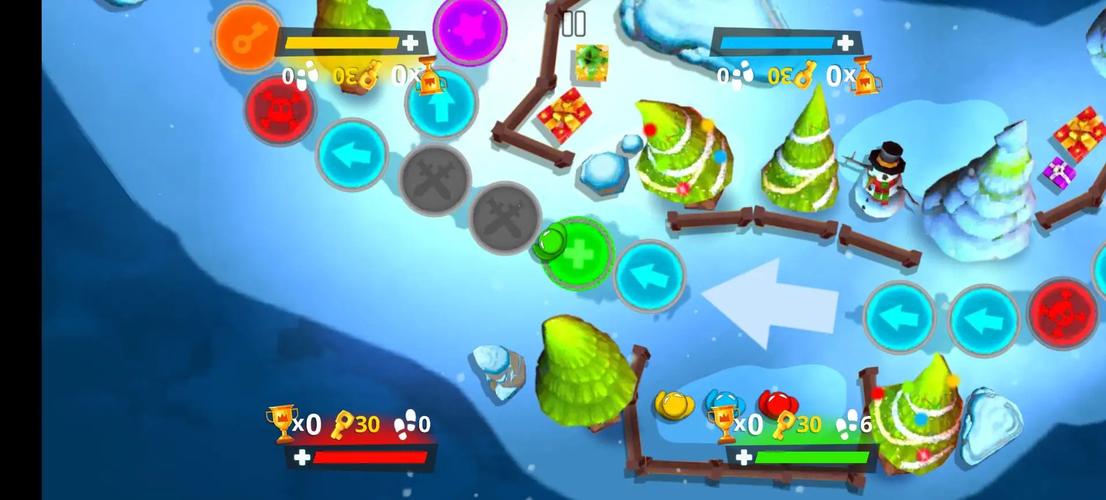Pause the game with the pause button
The image size is (1106, 500).
pos(573,24)
